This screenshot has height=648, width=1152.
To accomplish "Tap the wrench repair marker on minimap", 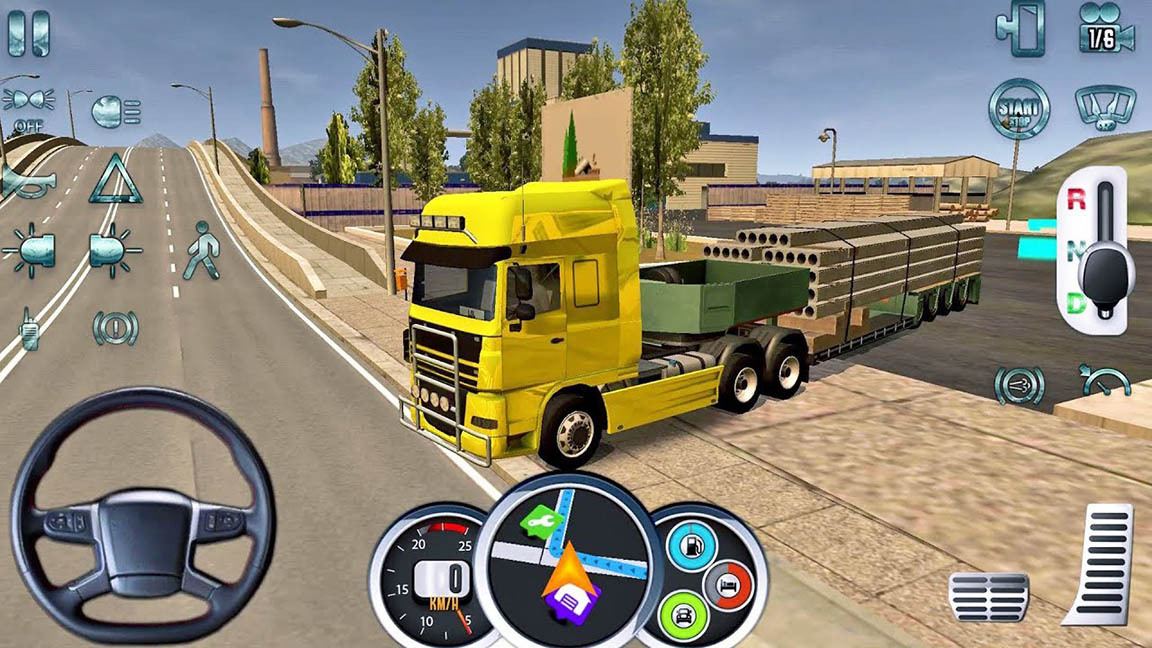I will point(540,521).
